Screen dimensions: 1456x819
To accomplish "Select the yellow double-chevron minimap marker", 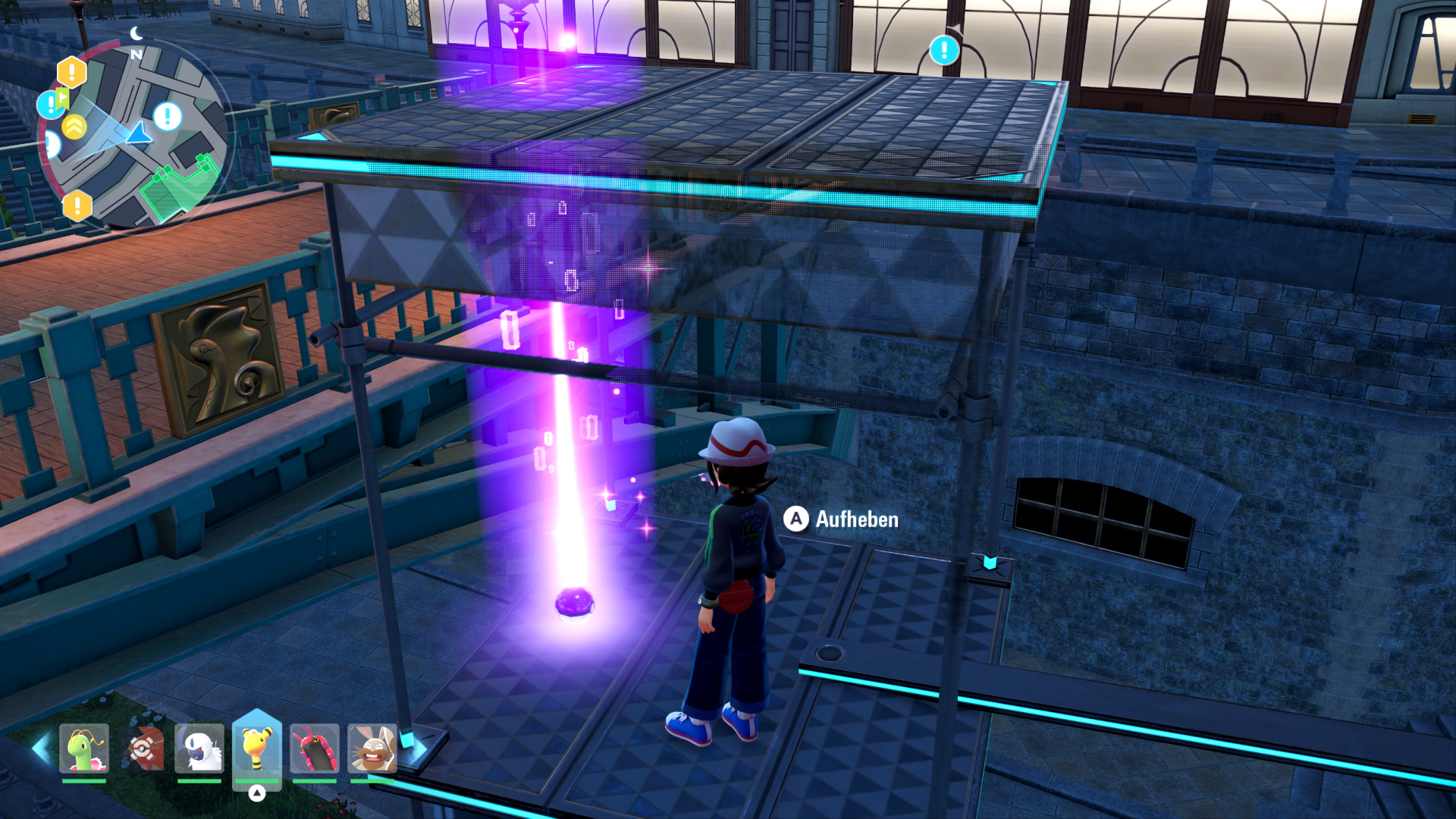I will pos(74,127).
